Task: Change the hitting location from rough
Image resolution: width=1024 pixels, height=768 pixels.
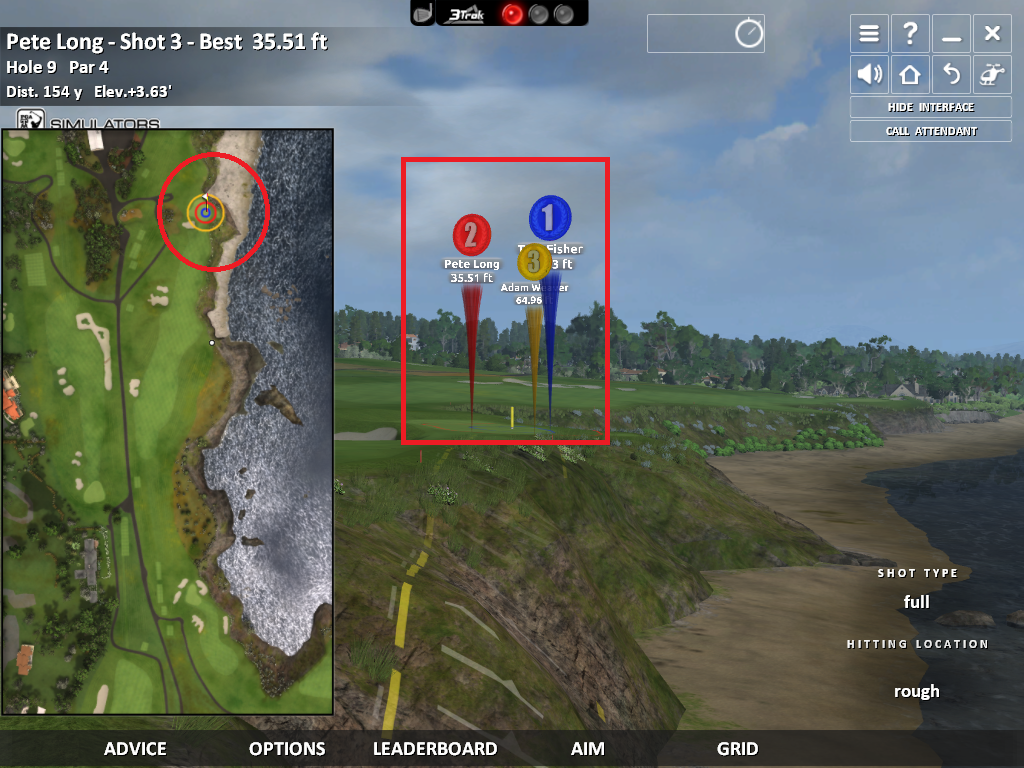Action: [x=916, y=691]
